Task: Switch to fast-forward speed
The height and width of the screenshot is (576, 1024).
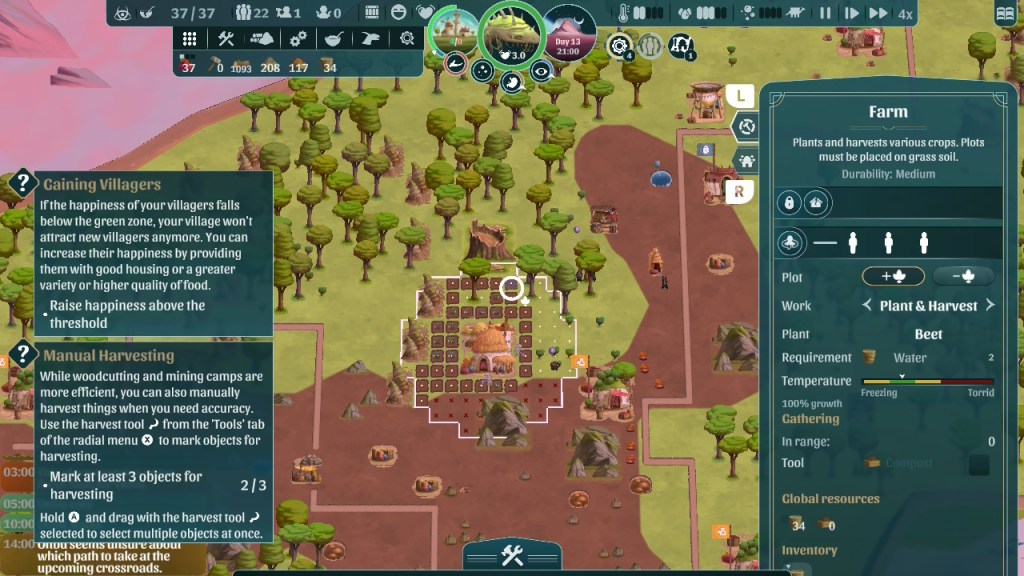Action: (x=878, y=13)
